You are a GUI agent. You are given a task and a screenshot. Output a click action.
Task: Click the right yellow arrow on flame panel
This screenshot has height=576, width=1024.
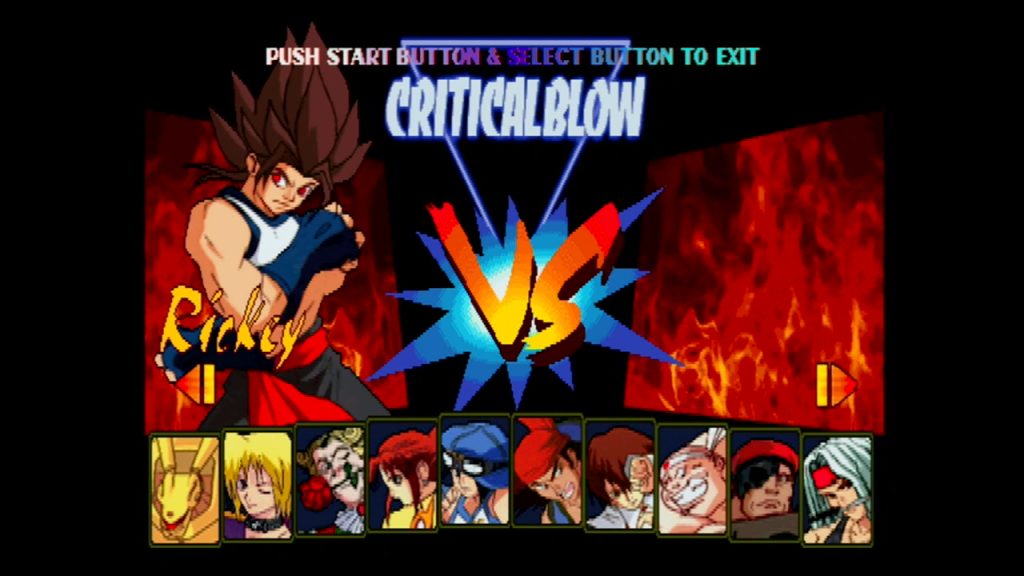point(836,385)
